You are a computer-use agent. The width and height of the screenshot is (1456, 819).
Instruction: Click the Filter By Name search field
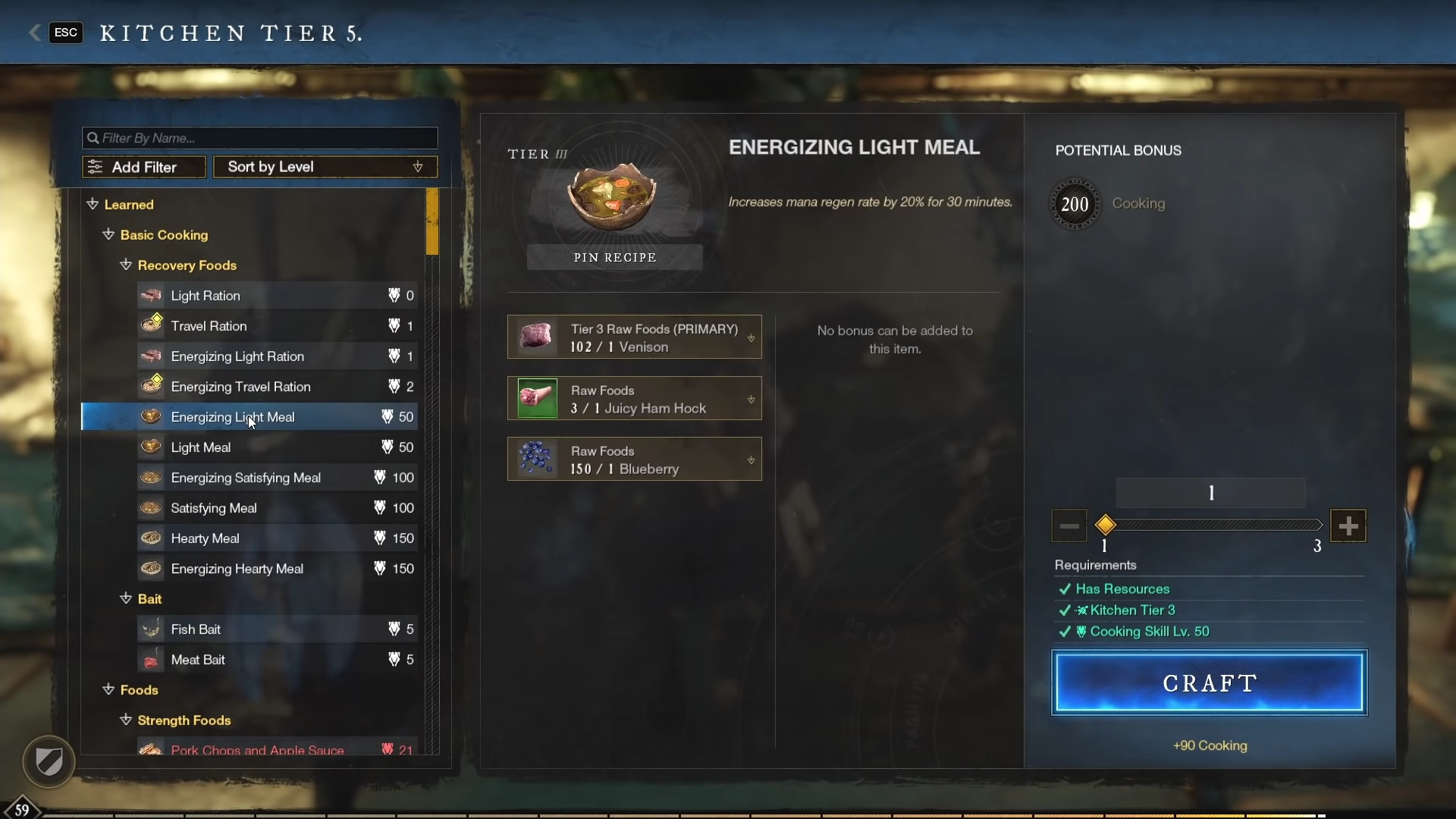(x=259, y=137)
